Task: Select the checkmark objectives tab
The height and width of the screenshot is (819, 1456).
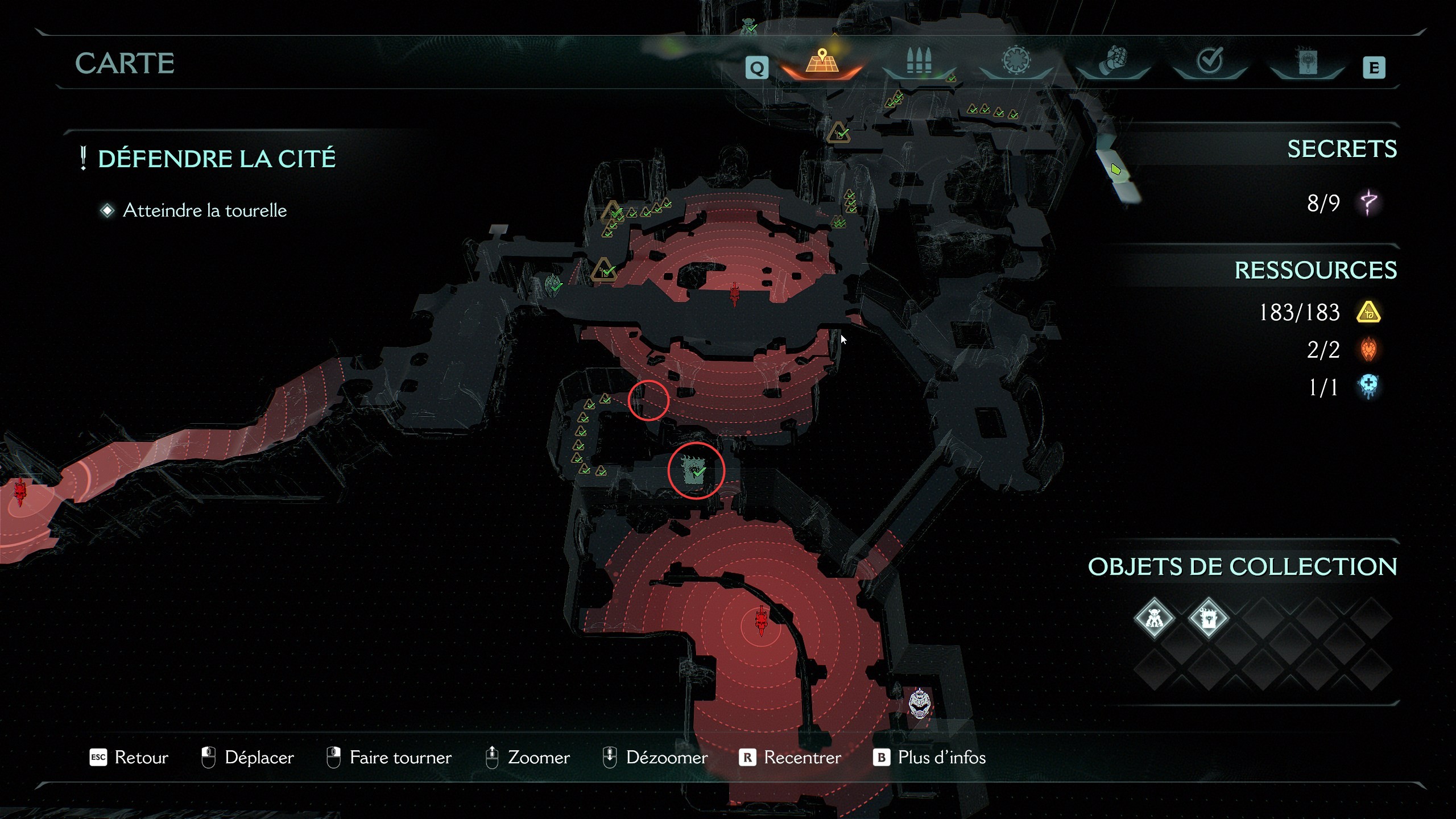Action: point(1210,59)
